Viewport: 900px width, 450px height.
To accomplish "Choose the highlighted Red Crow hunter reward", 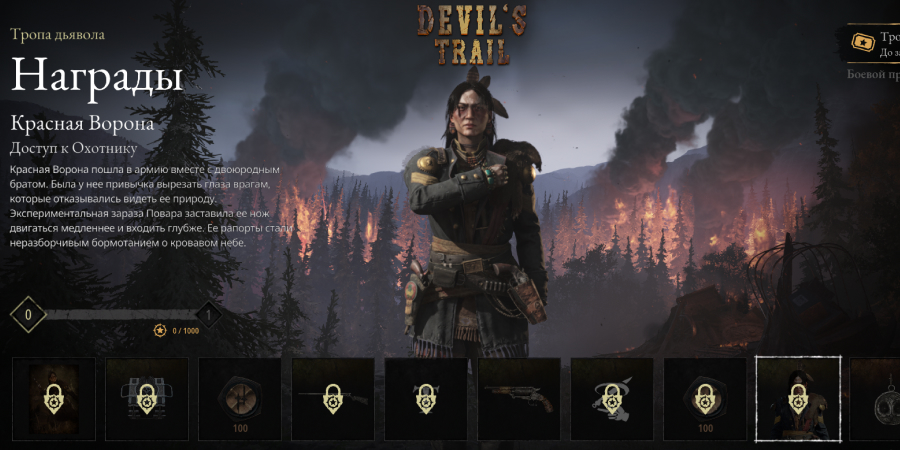I will (x=796, y=399).
